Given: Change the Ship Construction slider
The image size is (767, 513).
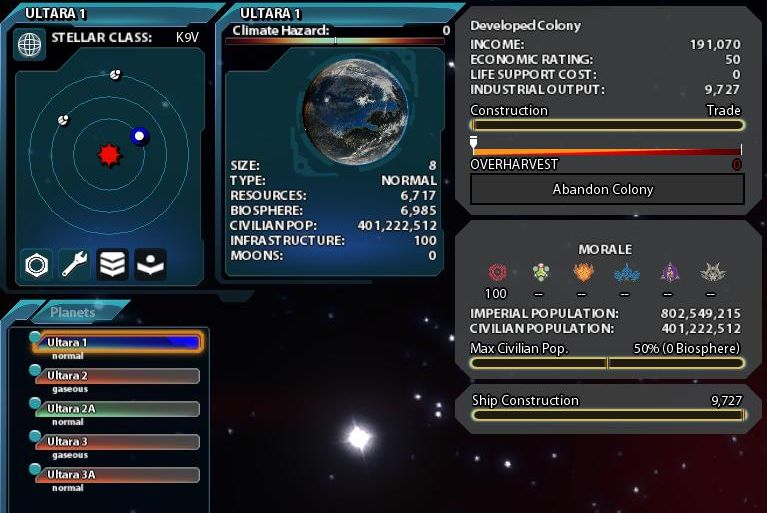Looking at the screenshot, I should (607, 415).
